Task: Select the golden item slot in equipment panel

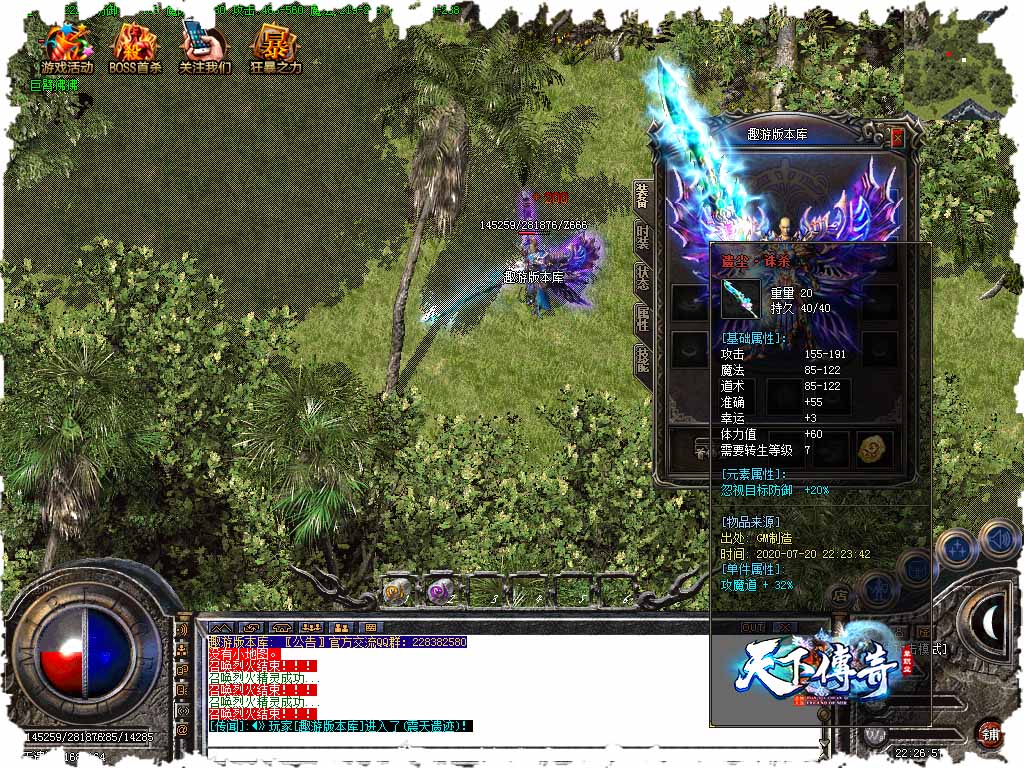Action: click(x=873, y=448)
